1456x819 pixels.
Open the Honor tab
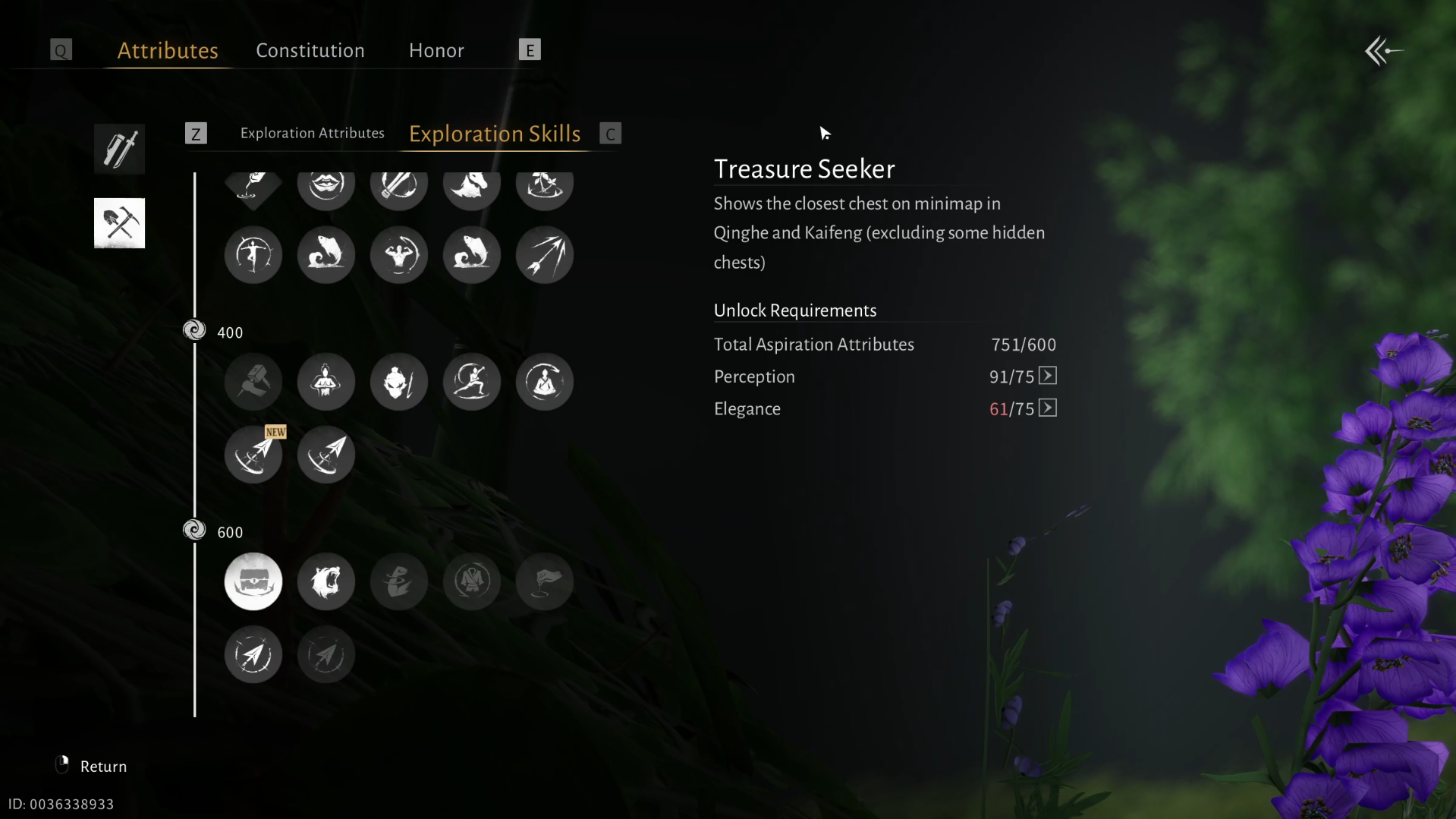click(436, 50)
